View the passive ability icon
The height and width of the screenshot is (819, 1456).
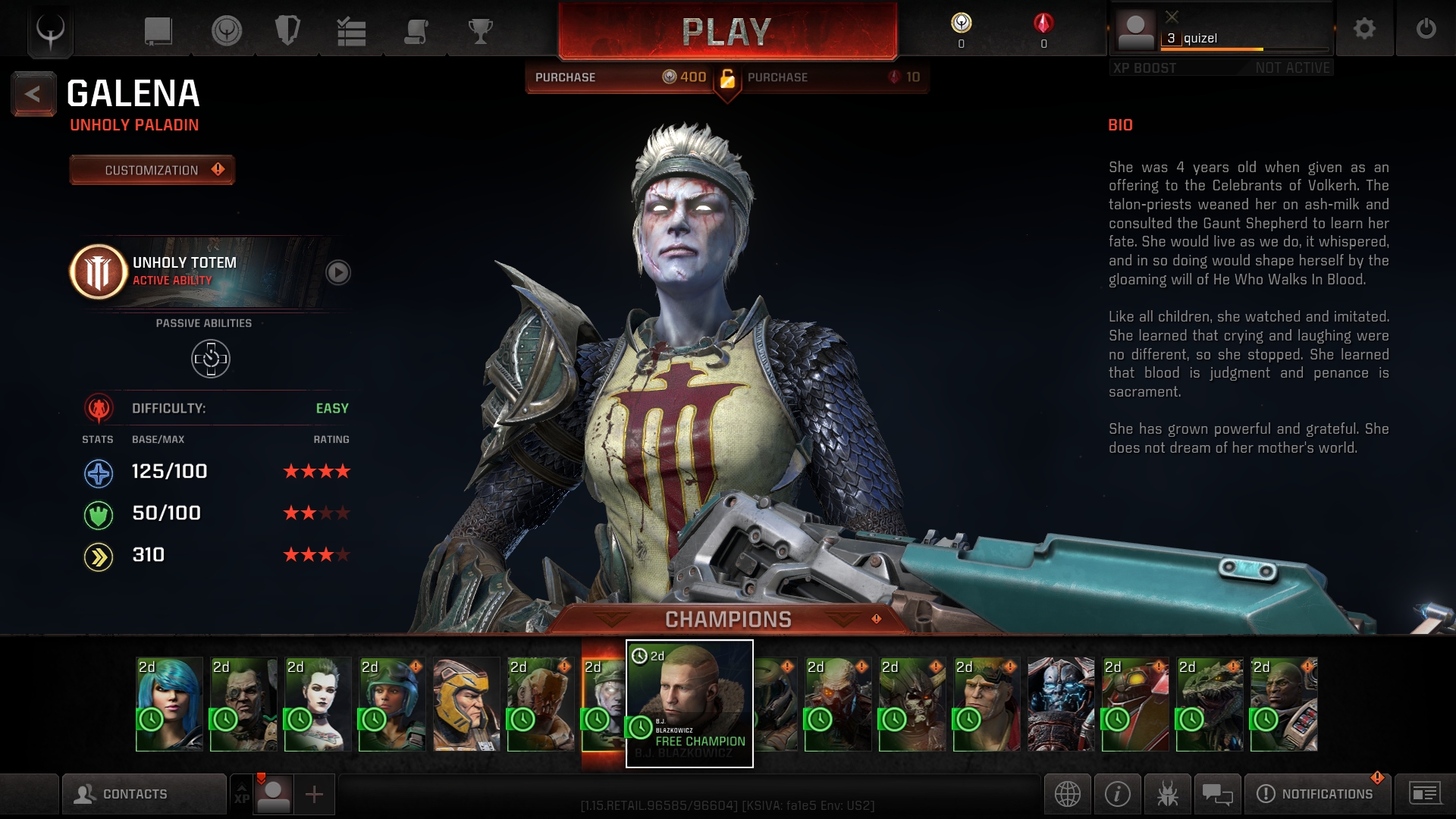coord(211,359)
